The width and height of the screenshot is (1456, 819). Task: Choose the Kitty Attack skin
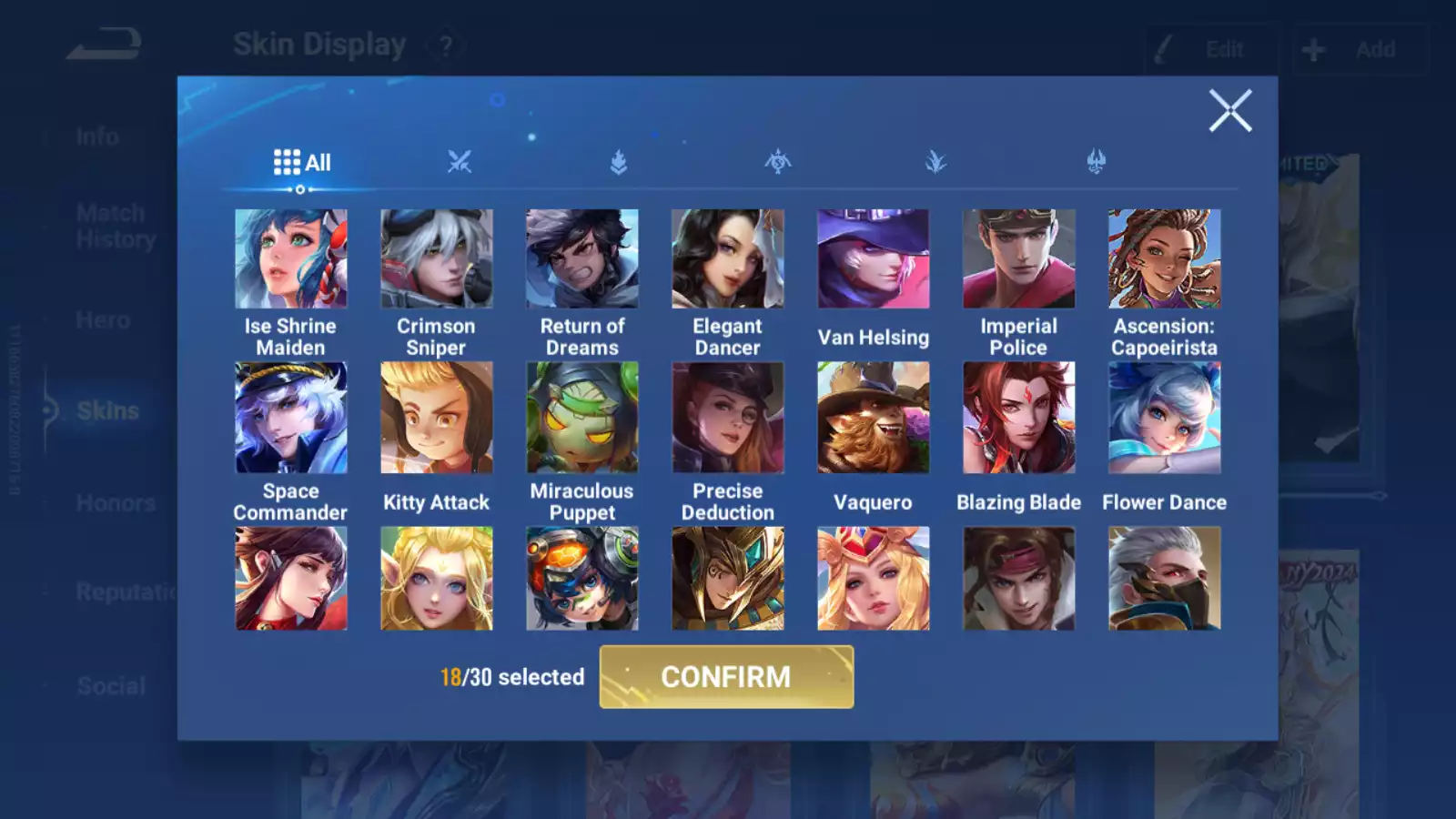pyautogui.click(x=437, y=418)
